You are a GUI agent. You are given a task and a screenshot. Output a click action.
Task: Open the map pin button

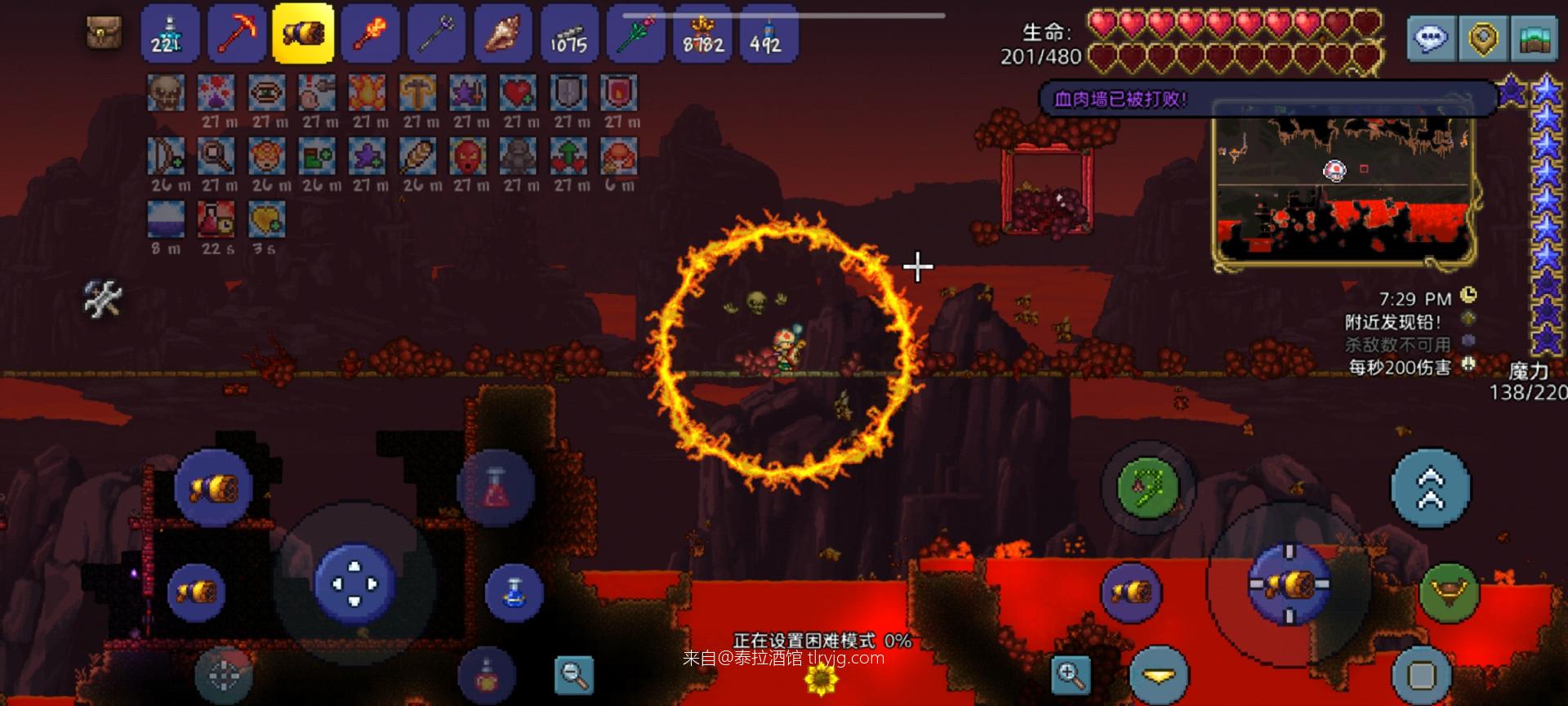pyautogui.click(x=1483, y=38)
